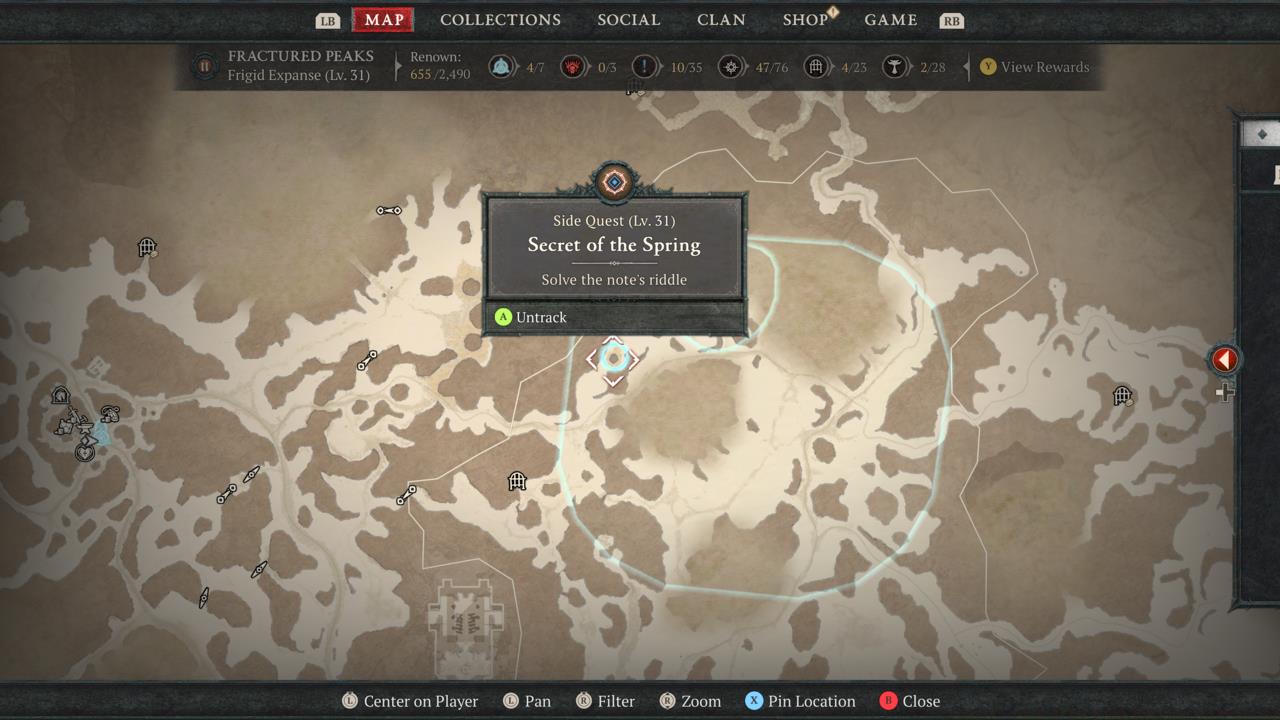The height and width of the screenshot is (720, 1280).
Task: Choose the healer heart icon in town
Action: pyautogui.click(x=86, y=452)
